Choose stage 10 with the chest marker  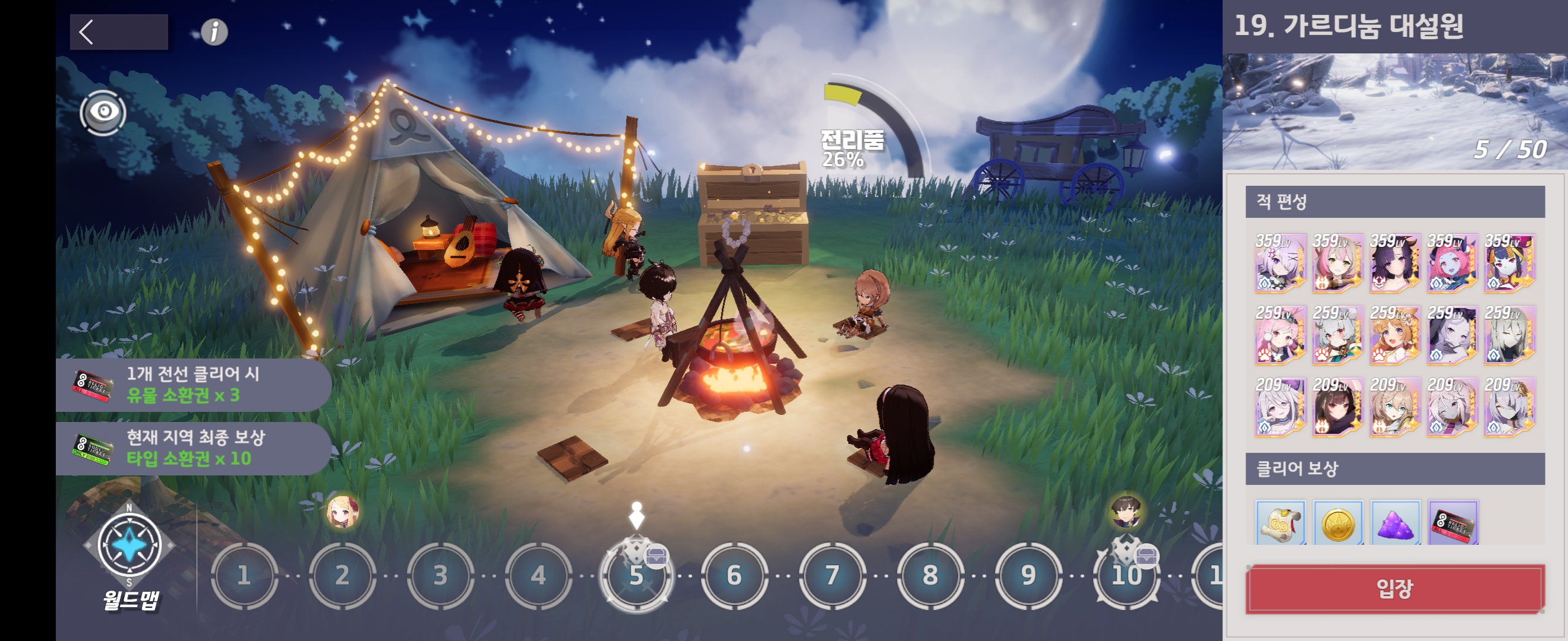[1126, 575]
